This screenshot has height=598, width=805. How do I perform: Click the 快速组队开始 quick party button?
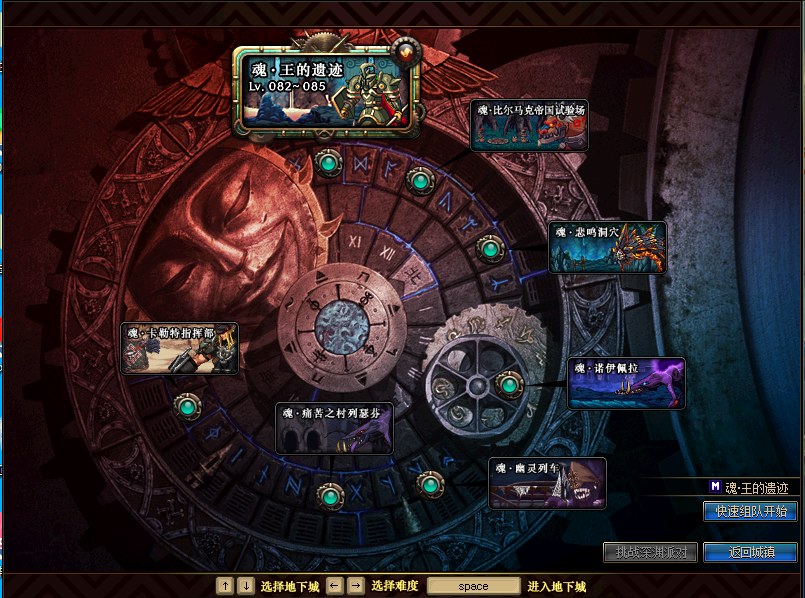coord(749,511)
